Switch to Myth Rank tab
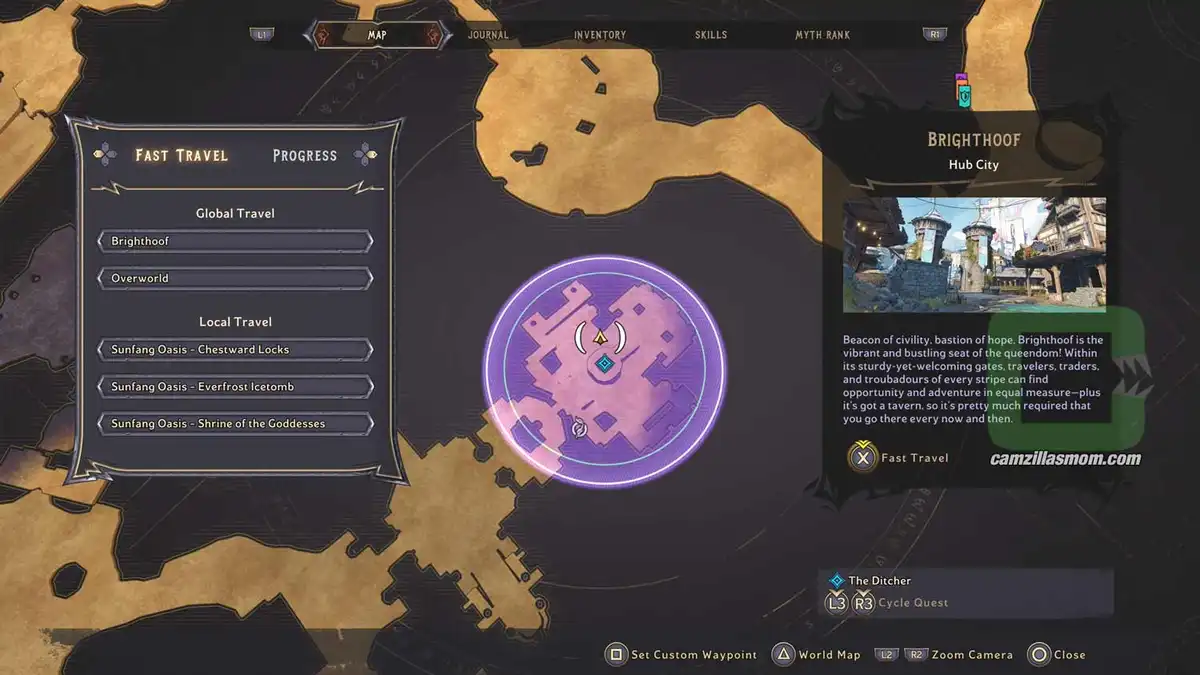1200x675 pixels. coord(822,35)
